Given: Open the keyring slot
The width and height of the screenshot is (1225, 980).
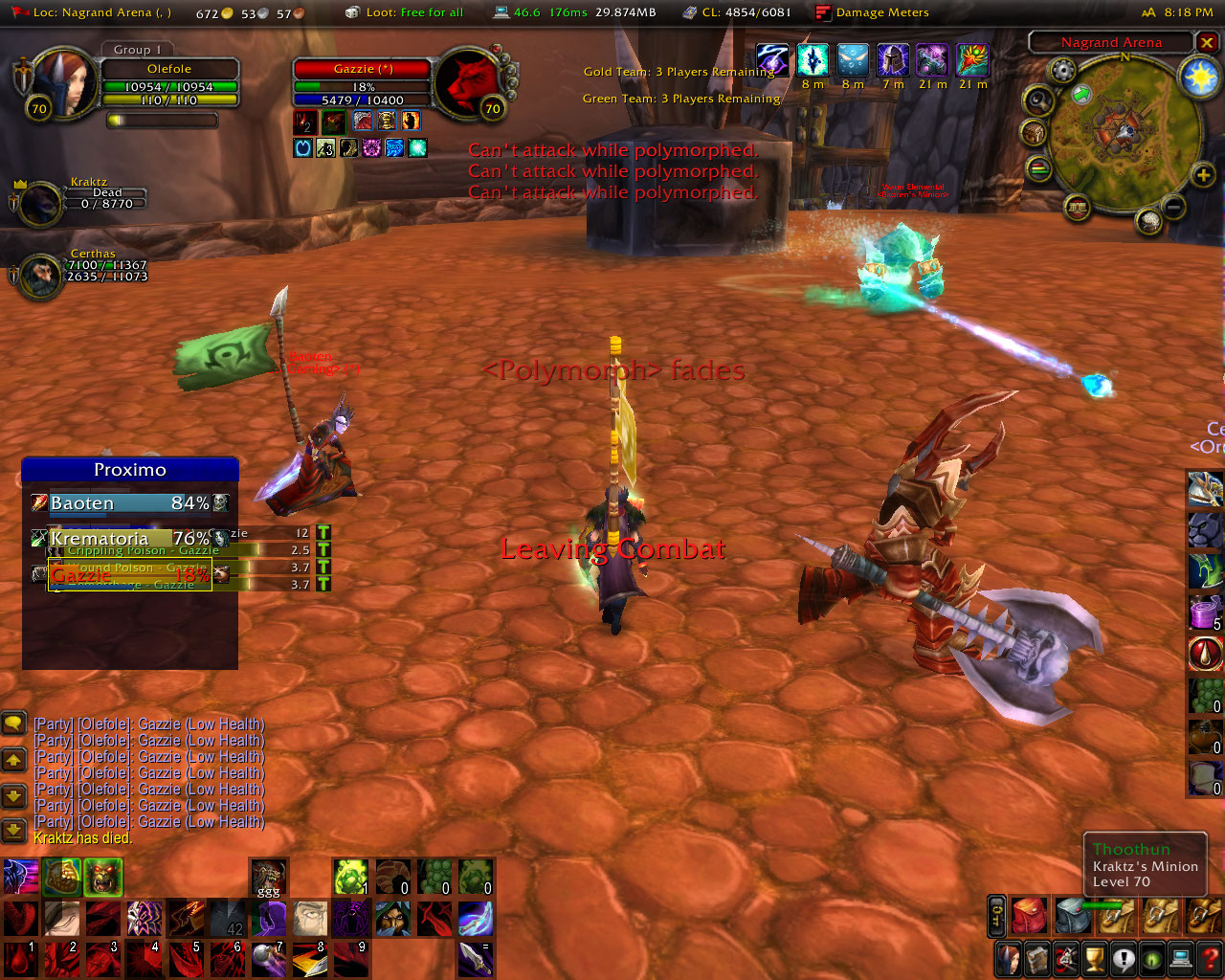Looking at the screenshot, I should 996,916.
